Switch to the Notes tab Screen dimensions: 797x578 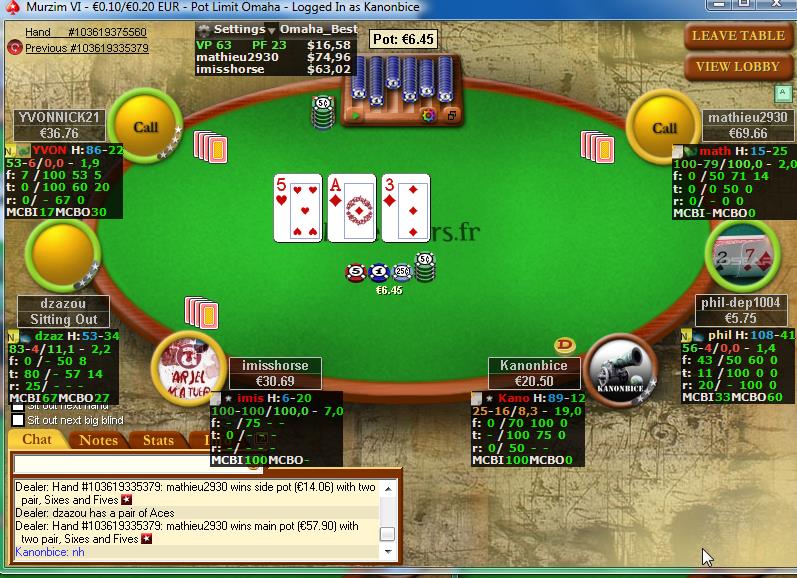point(98,440)
